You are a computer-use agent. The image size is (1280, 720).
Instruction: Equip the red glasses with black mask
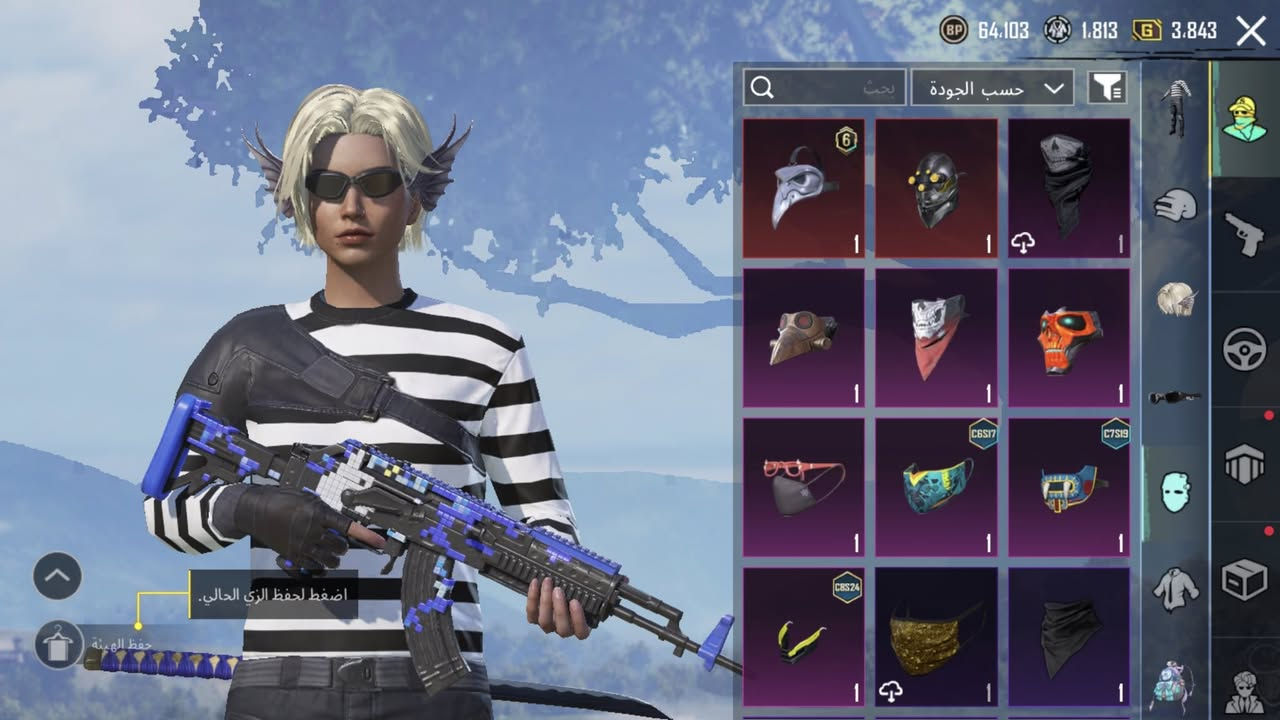(x=804, y=487)
